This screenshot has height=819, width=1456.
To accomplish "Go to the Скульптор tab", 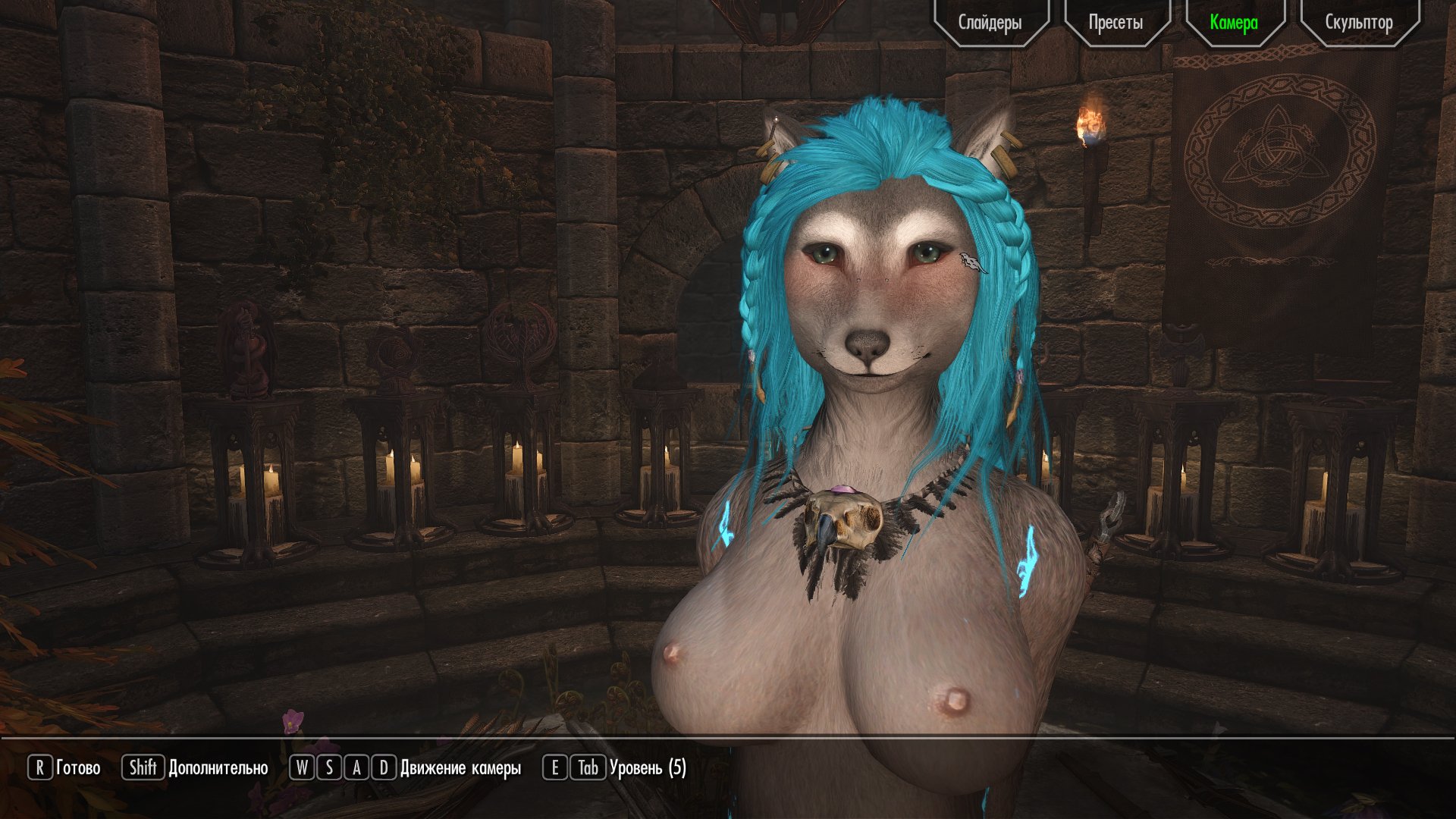I will click(x=1358, y=22).
